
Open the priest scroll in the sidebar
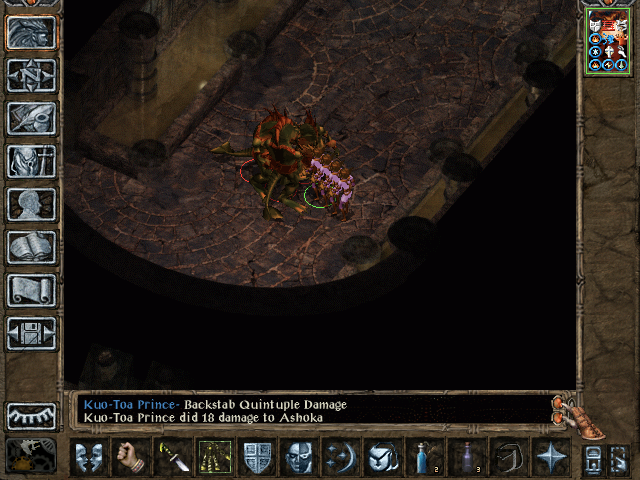pos(31,290)
